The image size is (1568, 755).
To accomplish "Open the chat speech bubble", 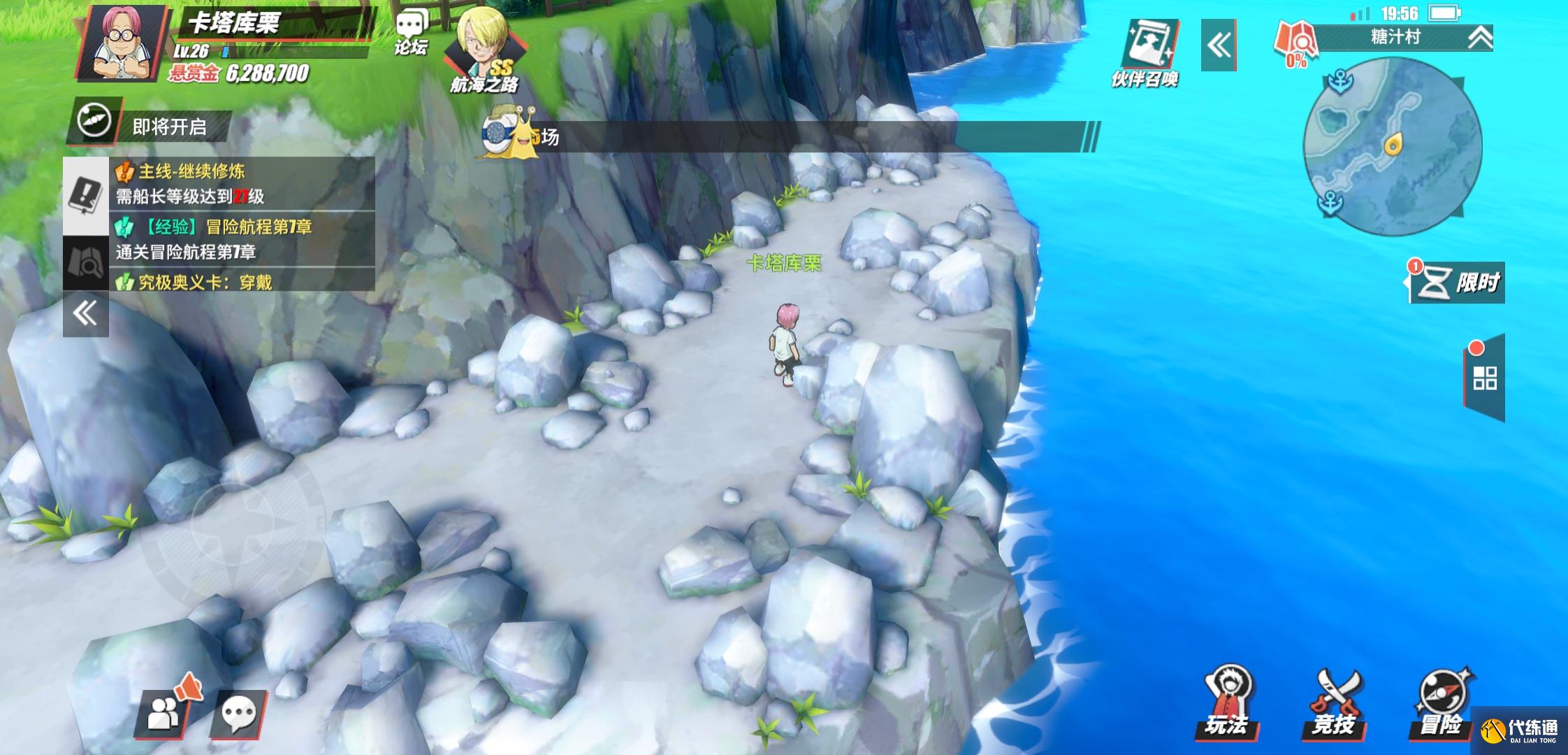I will tap(239, 714).
